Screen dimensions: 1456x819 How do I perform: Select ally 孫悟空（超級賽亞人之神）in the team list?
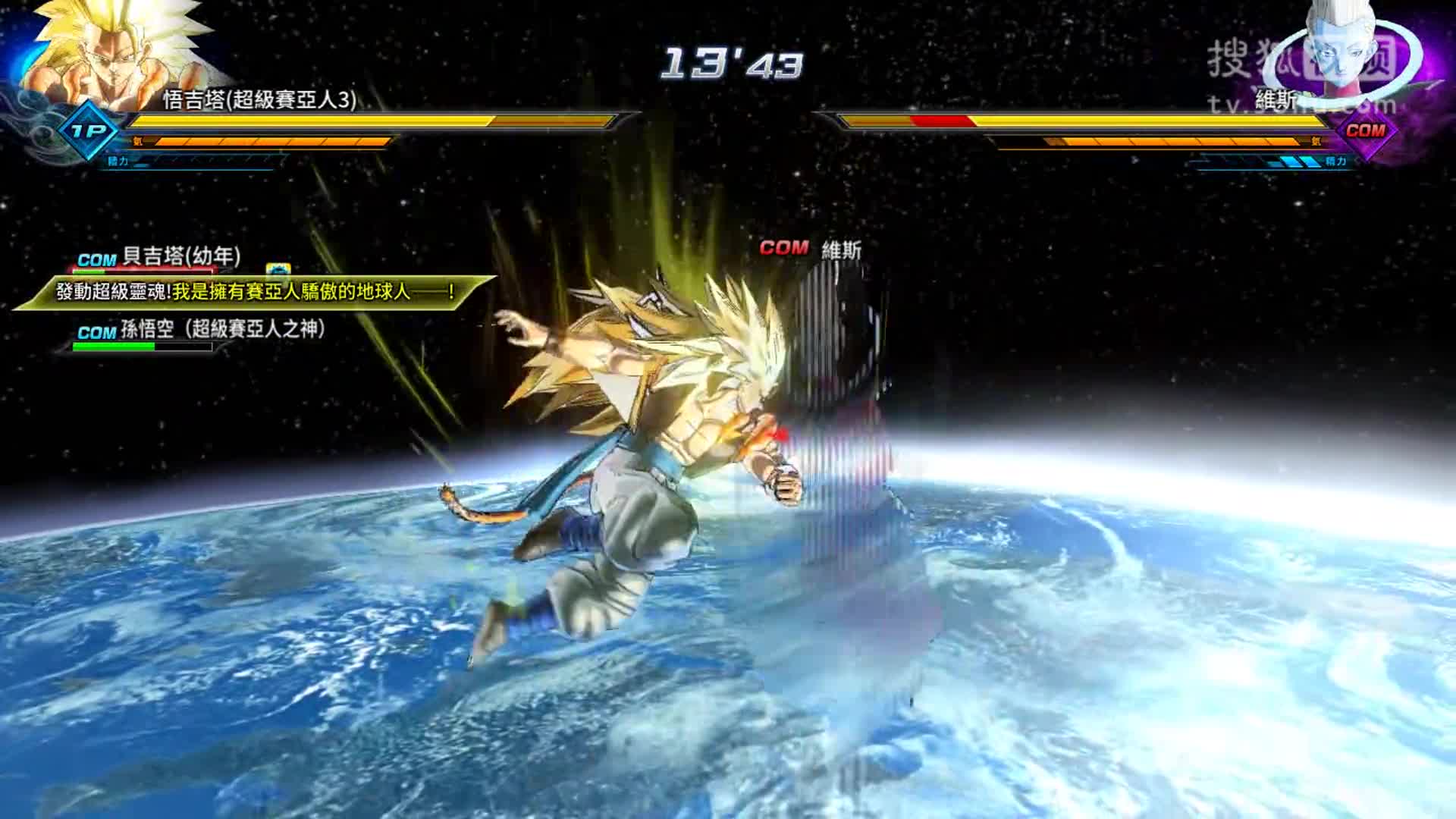point(222,329)
